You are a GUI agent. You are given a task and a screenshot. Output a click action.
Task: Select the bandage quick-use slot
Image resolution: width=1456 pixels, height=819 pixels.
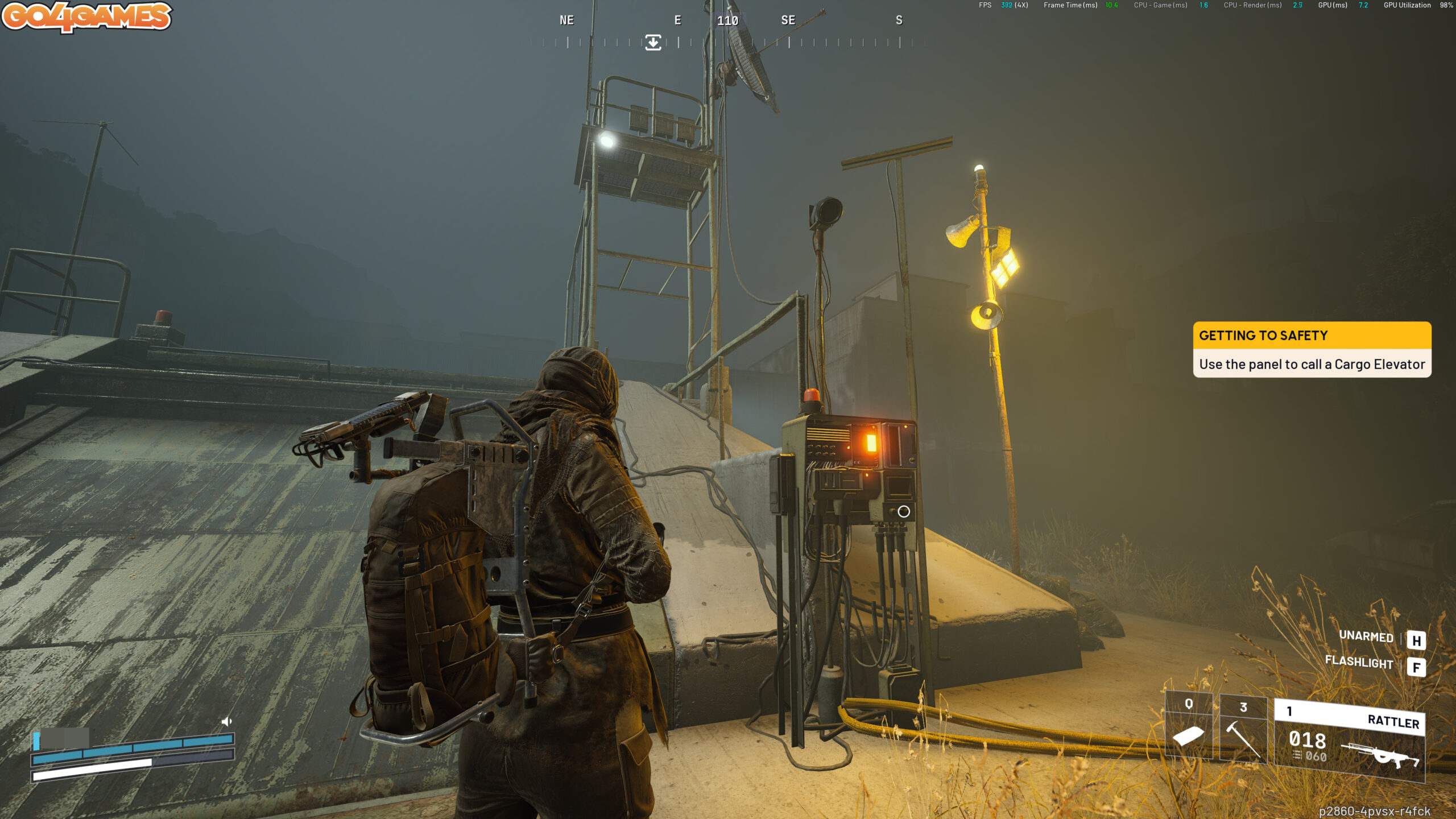(x=1188, y=727)
